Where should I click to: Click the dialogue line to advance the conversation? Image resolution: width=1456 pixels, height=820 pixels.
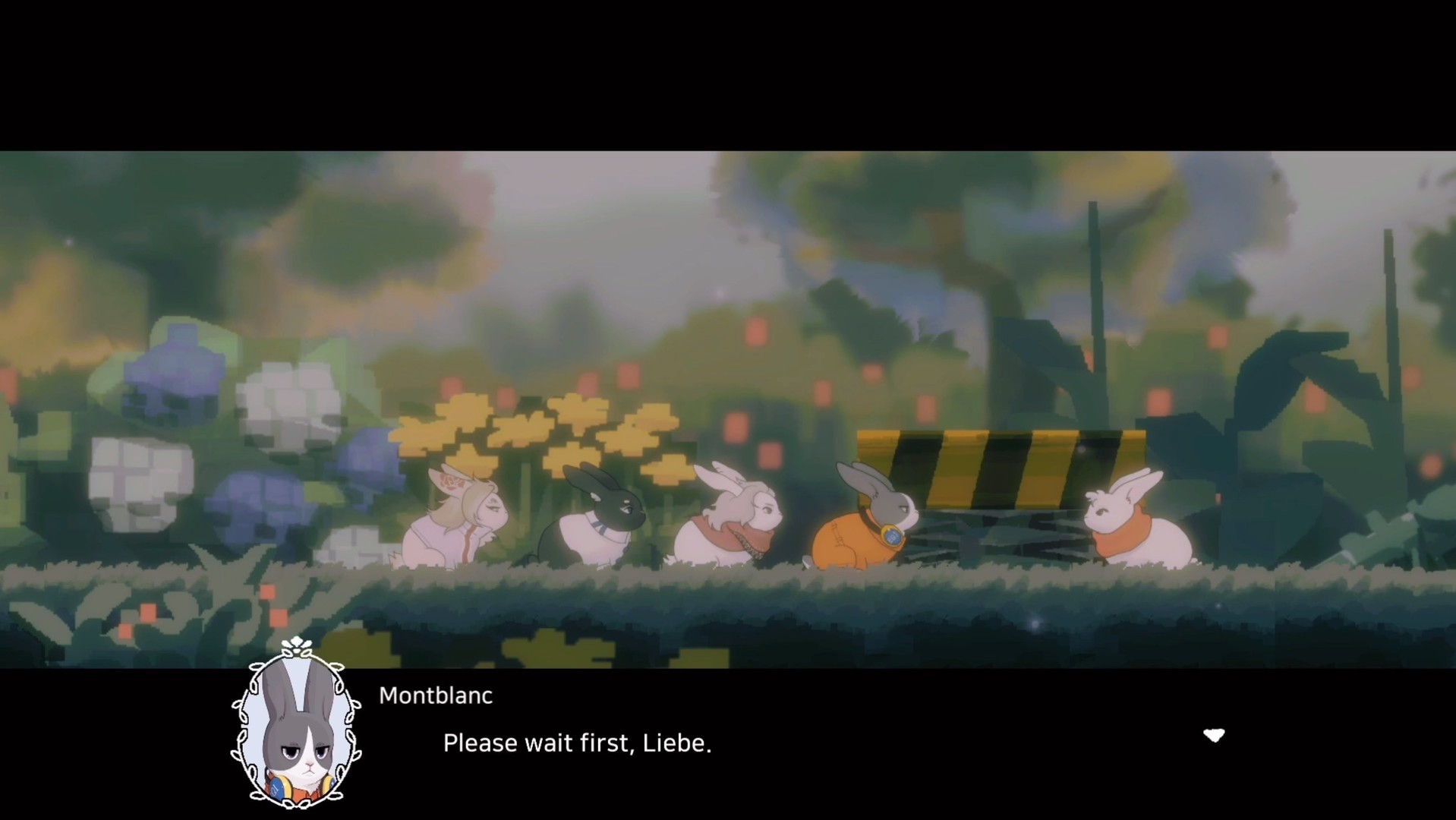click(577, 743)
